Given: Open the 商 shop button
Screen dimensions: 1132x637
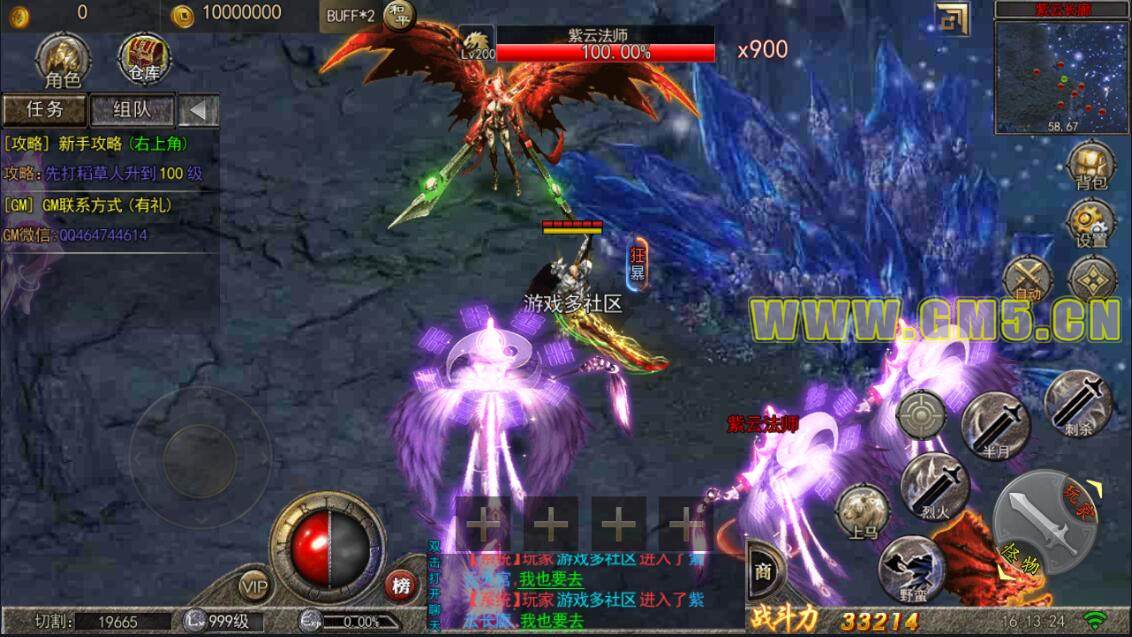Looking at the screenshot, I should (x=764, y=571).
